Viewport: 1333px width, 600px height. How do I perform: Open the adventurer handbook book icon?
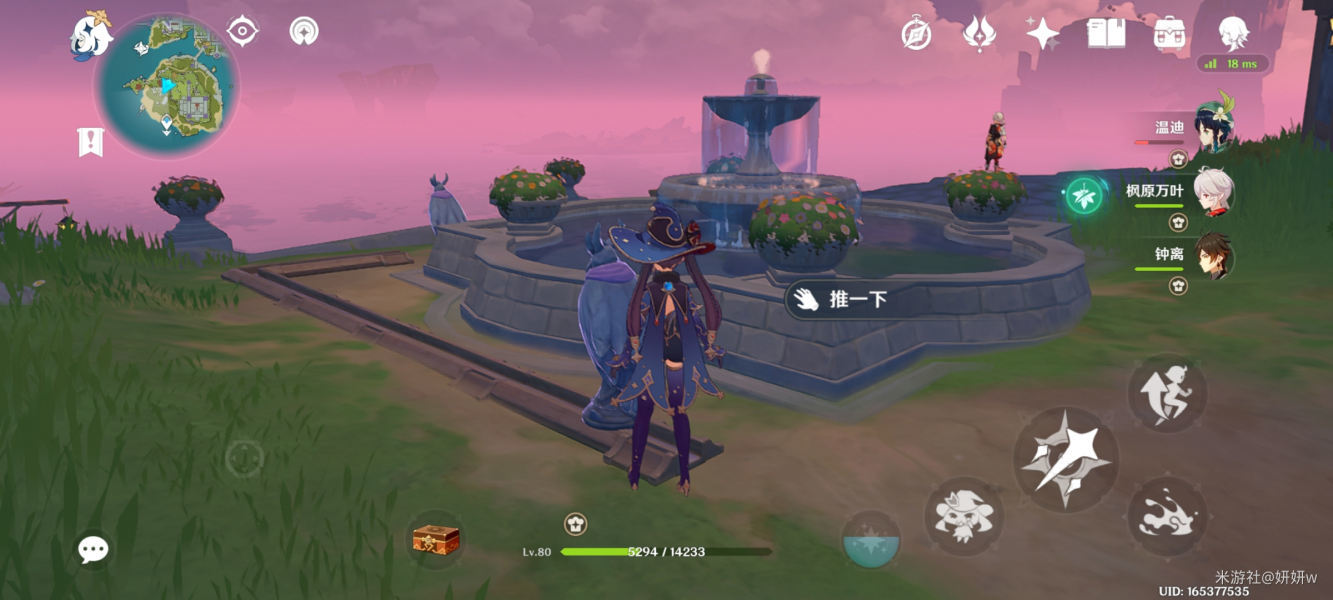(1105, 34)
